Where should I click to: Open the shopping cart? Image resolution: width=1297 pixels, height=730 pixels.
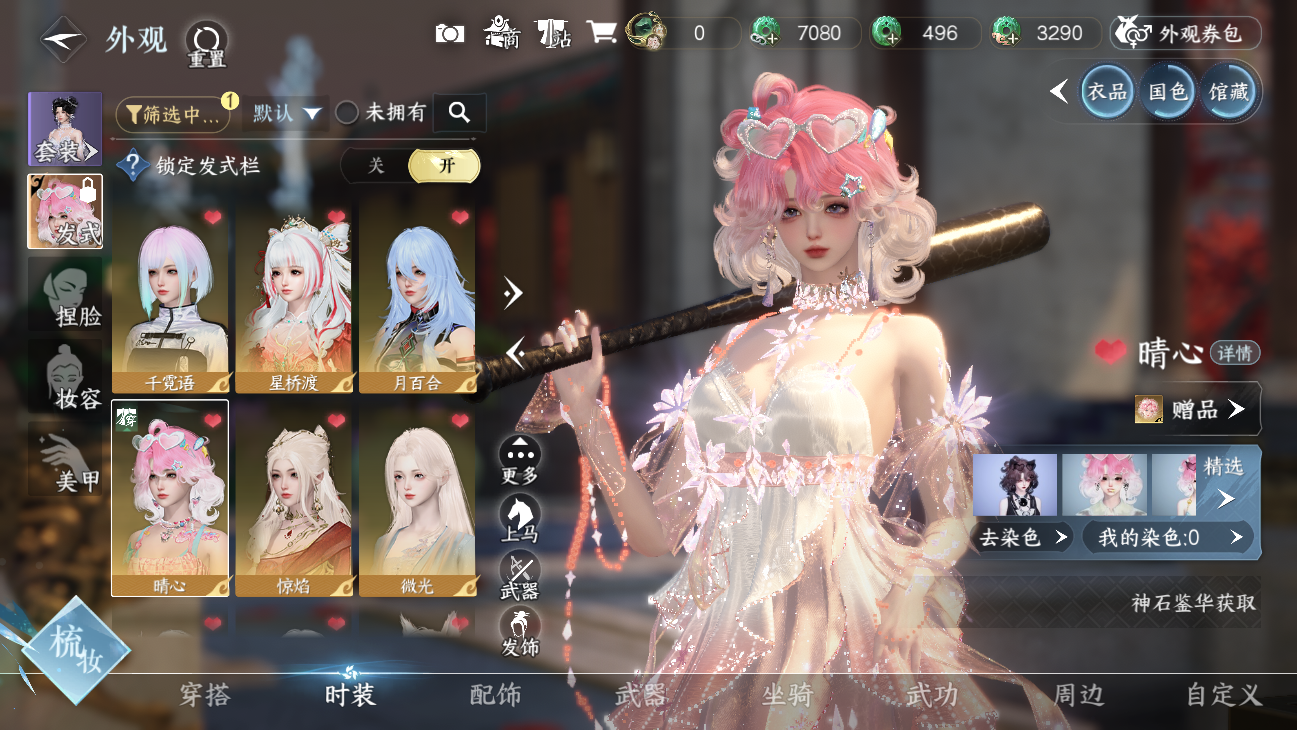pos(600,33)
